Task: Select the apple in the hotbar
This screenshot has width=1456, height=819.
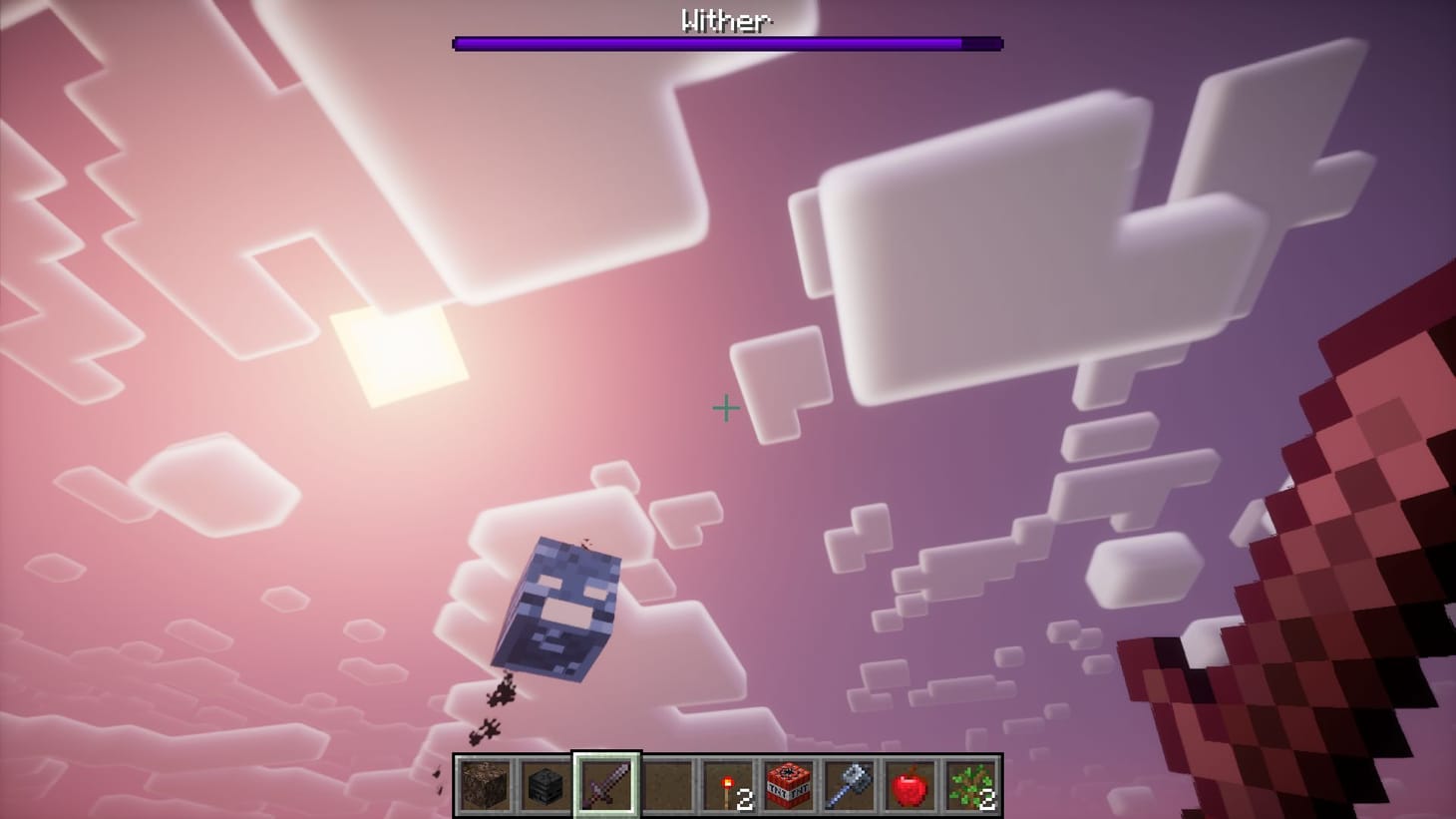Action: (x=910, y=786)
